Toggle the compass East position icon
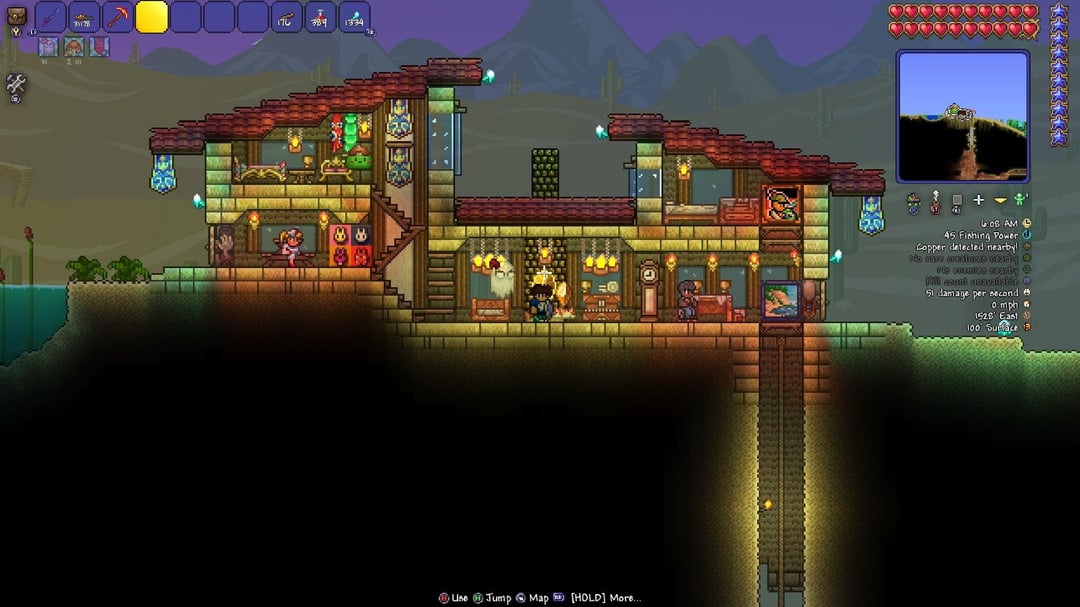 1027,316
